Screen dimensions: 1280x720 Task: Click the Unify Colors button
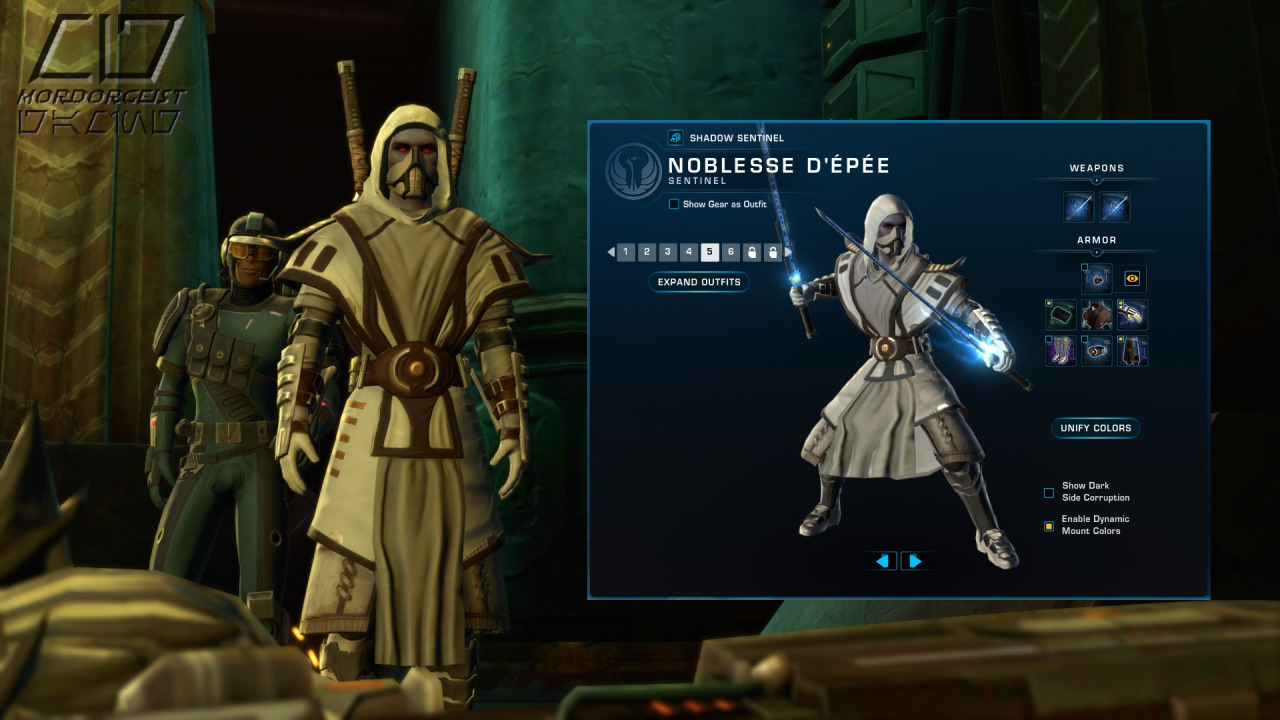coord(1096,428)
